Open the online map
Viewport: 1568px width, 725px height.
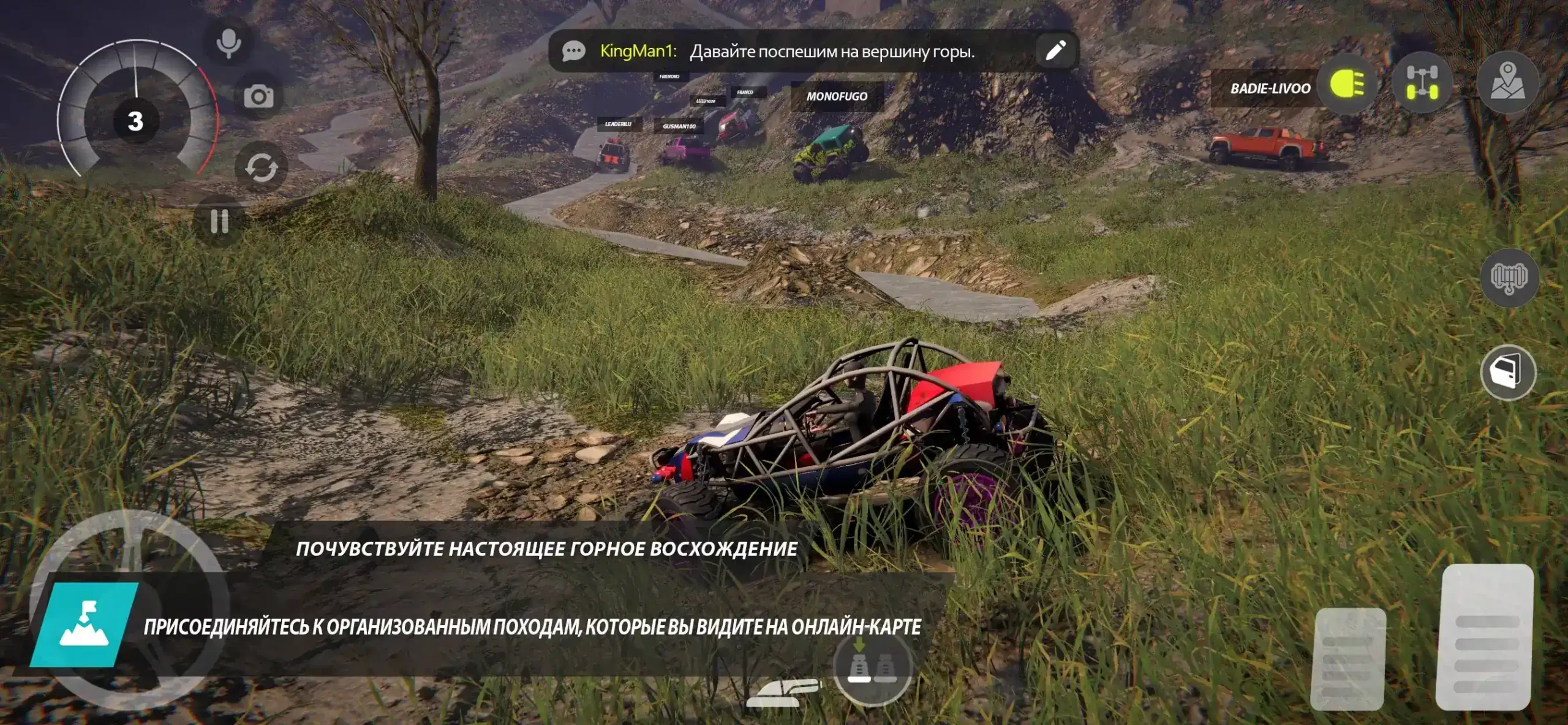[x=1507, y=82]
